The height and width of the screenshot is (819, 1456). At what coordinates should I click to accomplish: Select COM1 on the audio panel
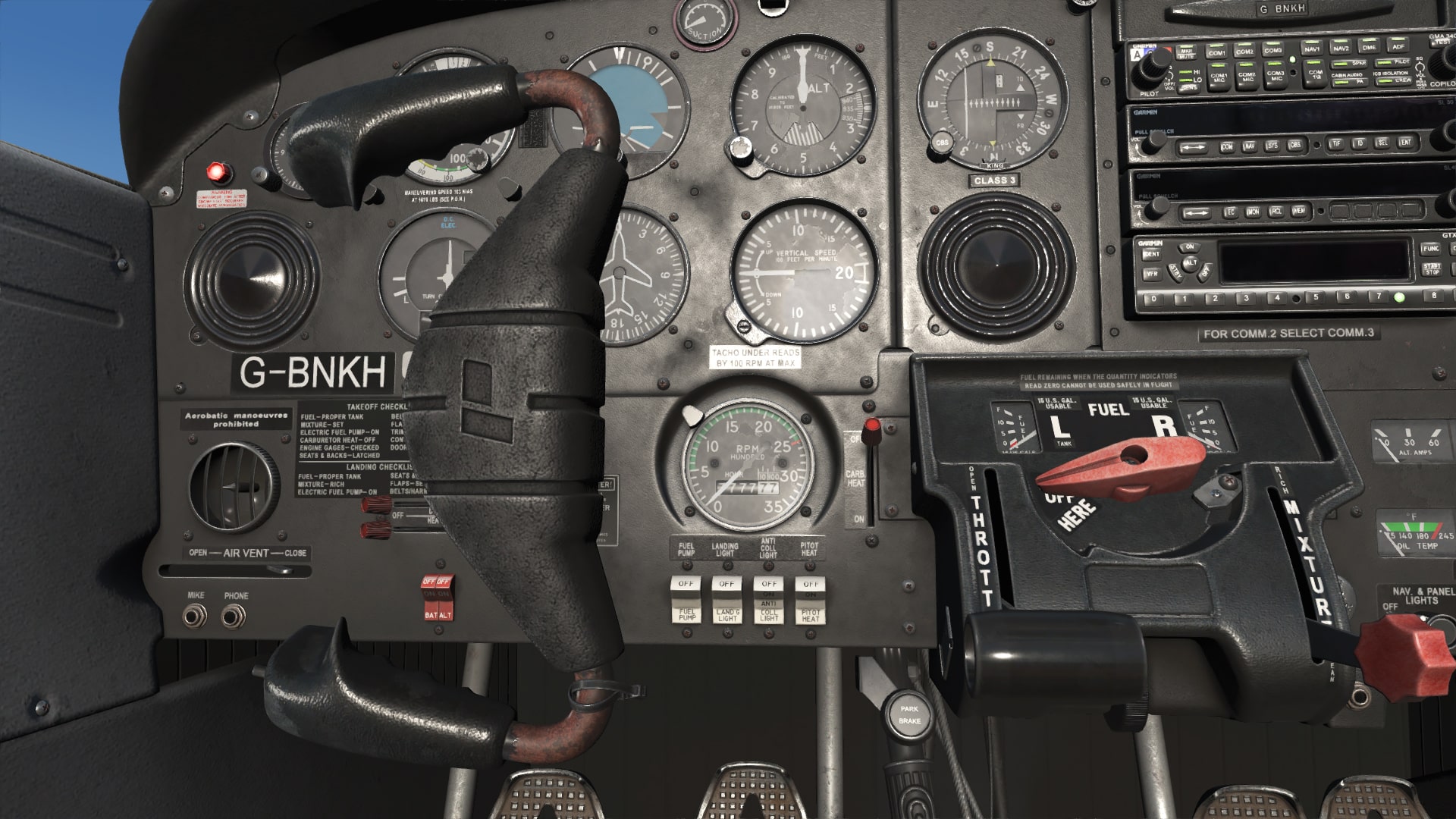pyautogui.click(x=1216, y=52)
